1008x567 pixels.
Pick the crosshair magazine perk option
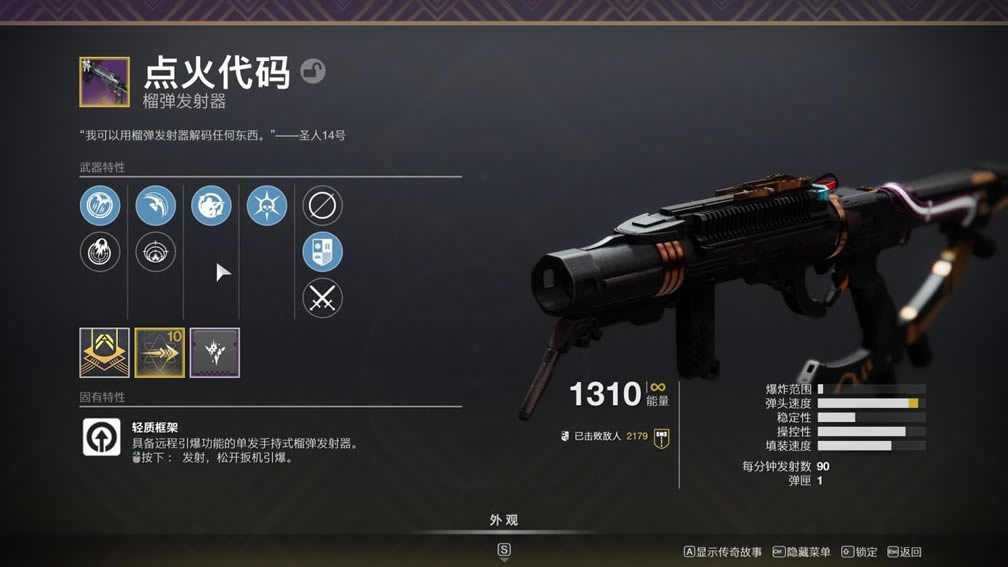click(x=155, y=252)
